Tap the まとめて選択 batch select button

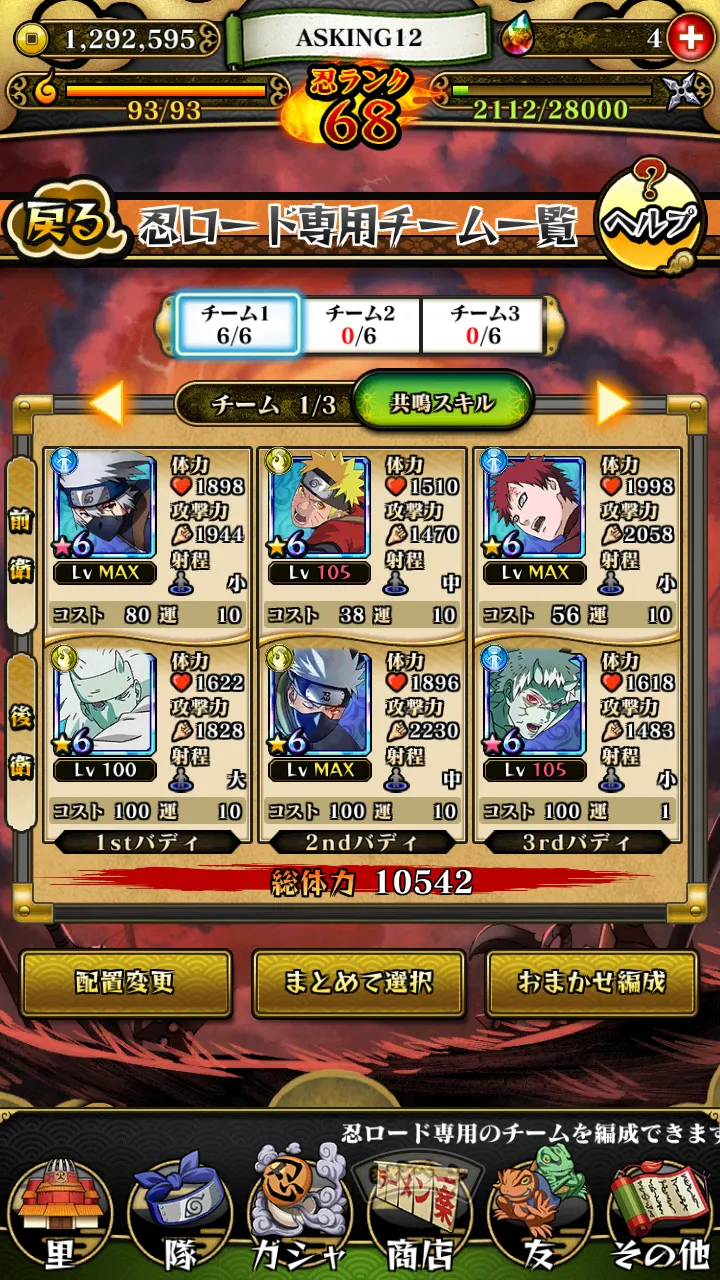click(x=358, y=982)
